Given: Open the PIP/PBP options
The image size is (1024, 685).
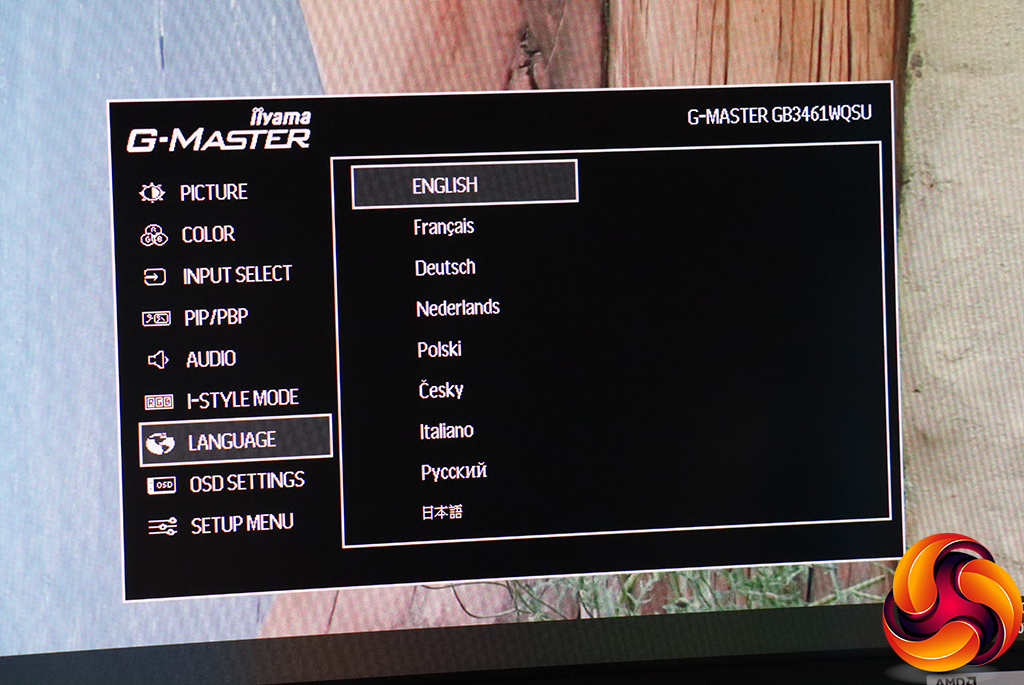Looking at the screenshot, I should (216, 318).
